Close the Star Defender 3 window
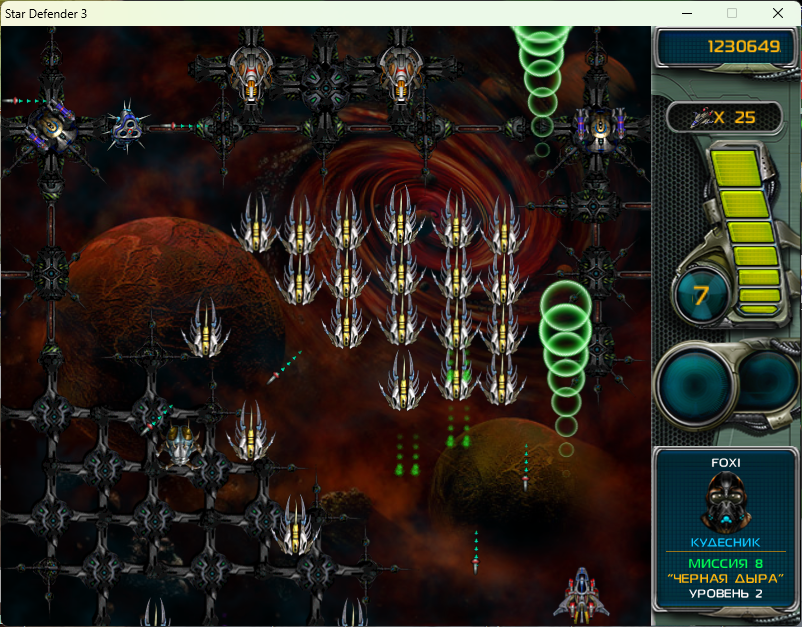The height and width of the screenshot is (627, 802). click(x=777, y=13)
